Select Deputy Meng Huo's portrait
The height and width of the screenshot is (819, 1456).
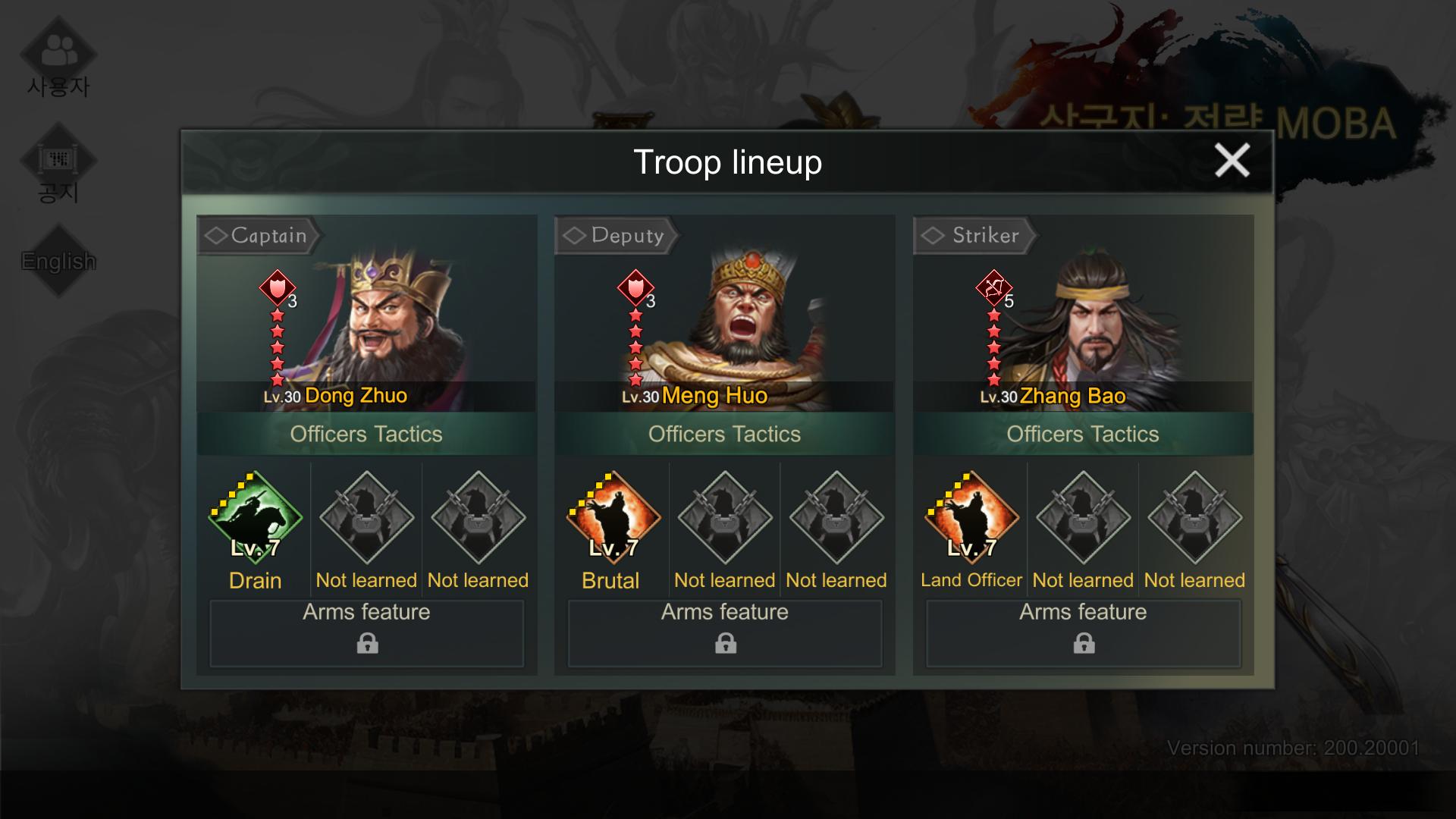(x=747, y=318)
